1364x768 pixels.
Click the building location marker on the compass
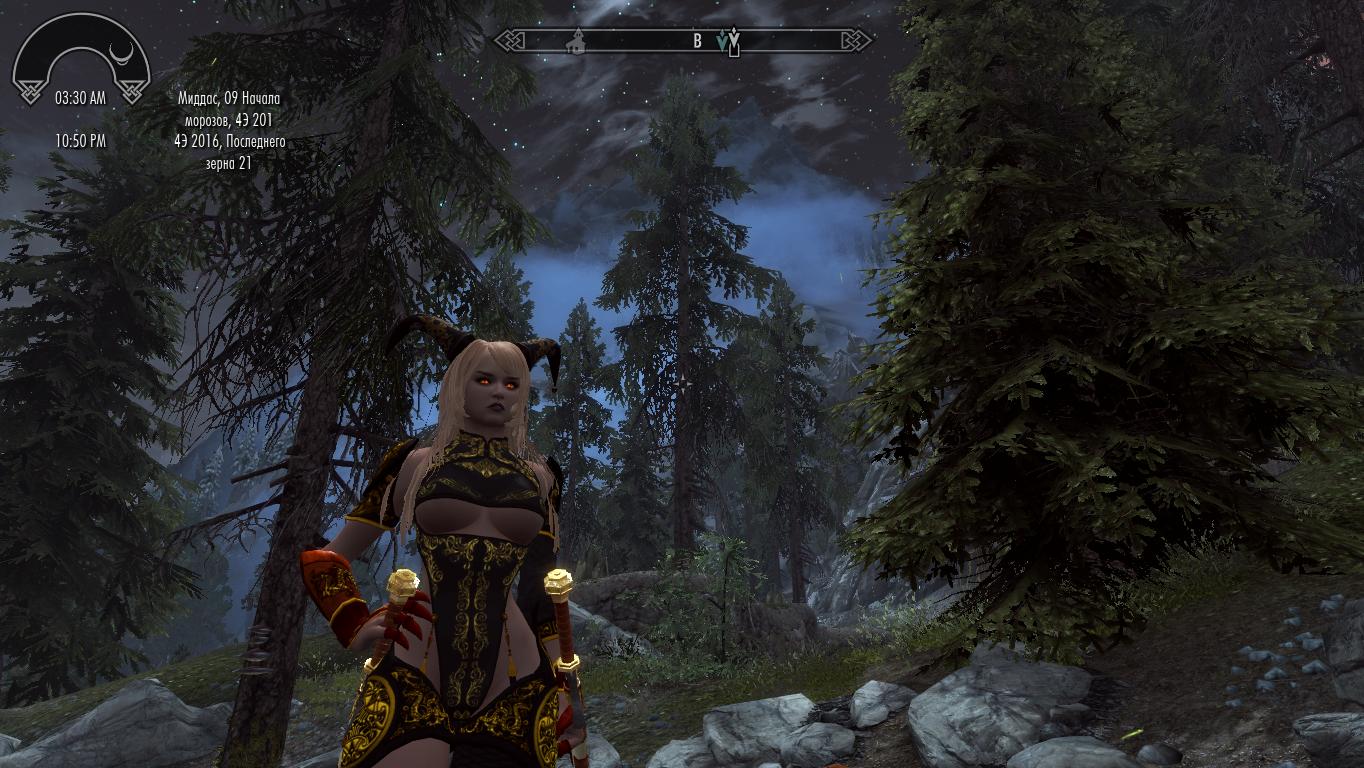pos(575,41)
